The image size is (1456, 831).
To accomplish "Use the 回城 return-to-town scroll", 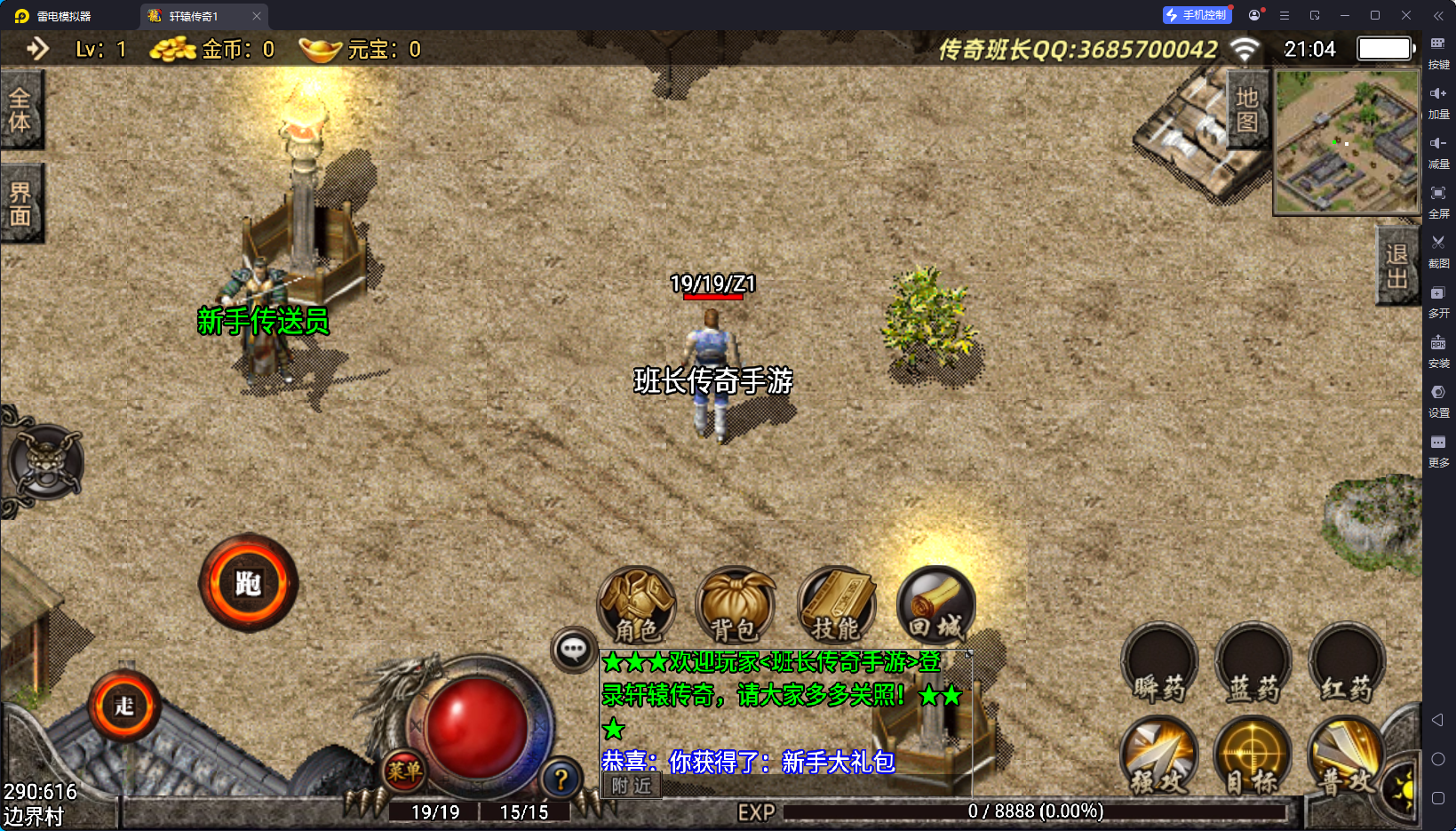I will [x=935, y=606].
